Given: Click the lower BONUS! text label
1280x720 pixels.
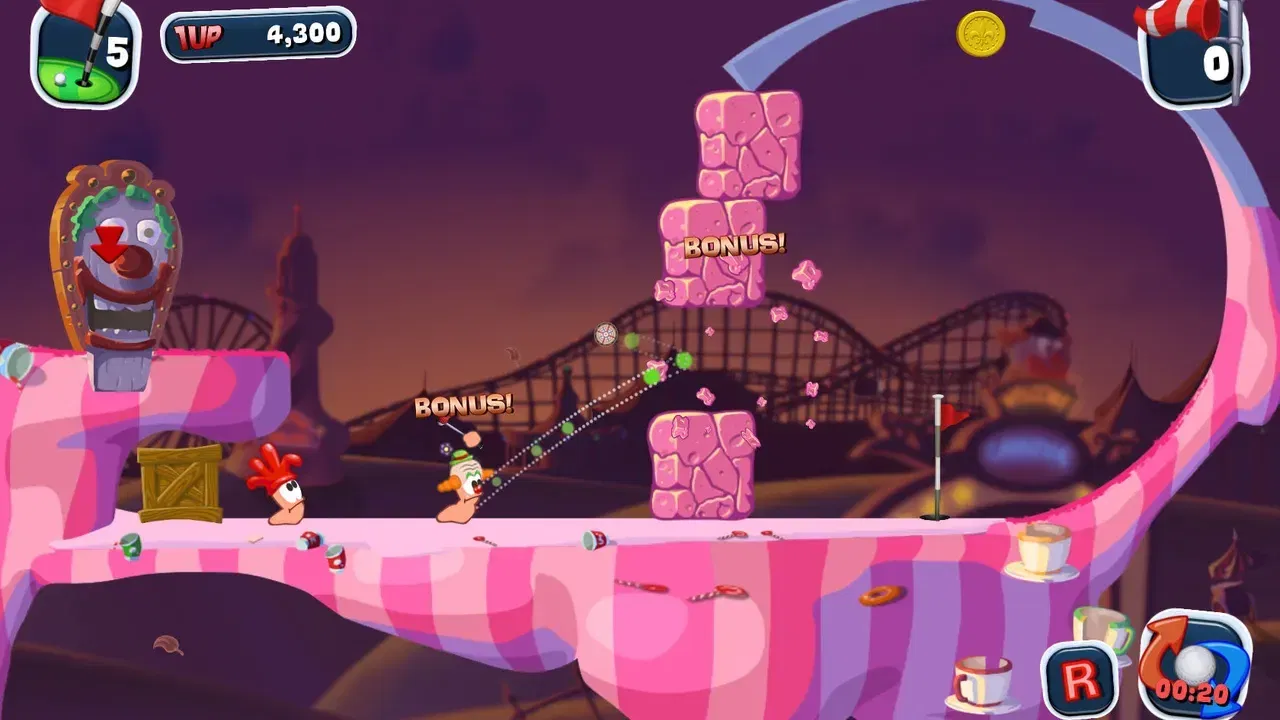Looking at the screenshot, I should [x=464, y=404].
